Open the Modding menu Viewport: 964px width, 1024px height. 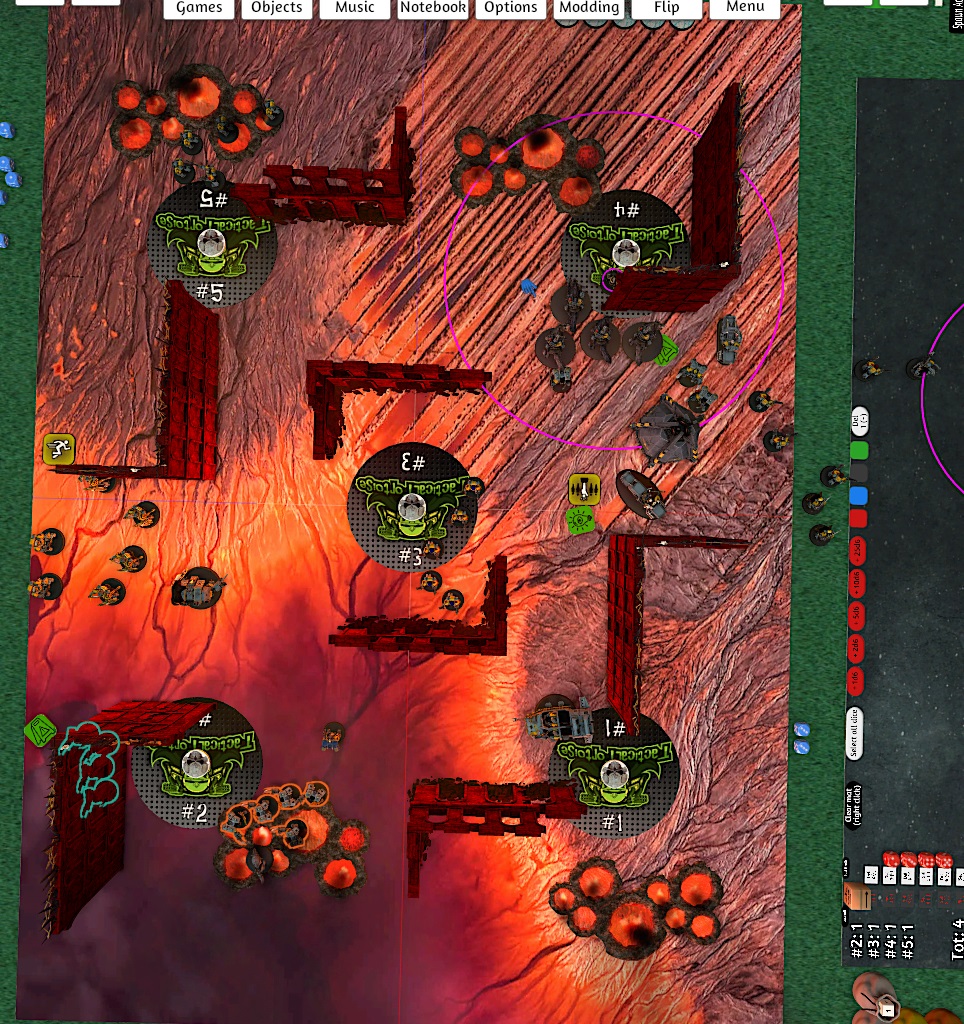pyautogui.click(x=589, y=8)
